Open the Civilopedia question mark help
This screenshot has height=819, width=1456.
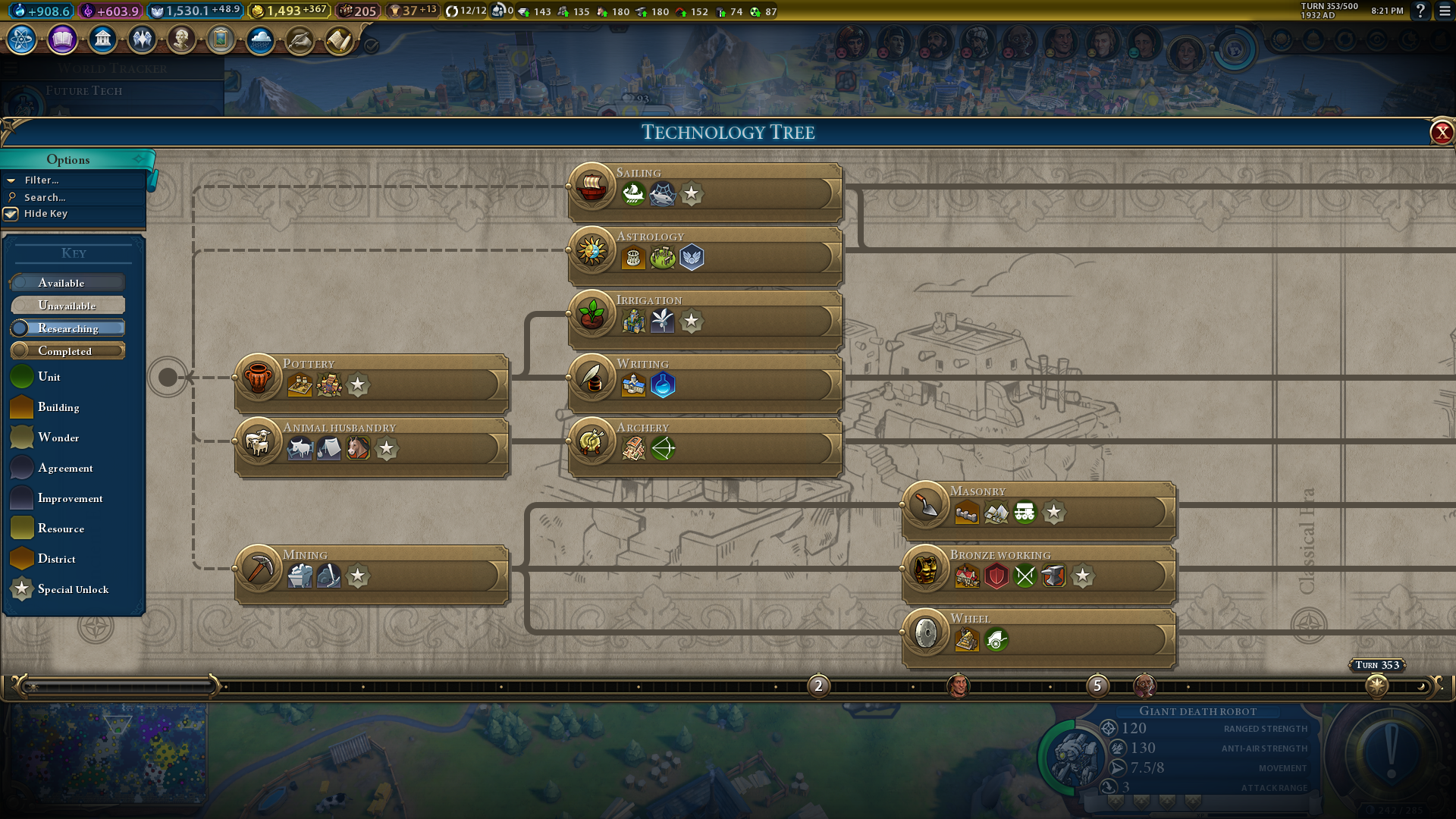[1420, 11]
